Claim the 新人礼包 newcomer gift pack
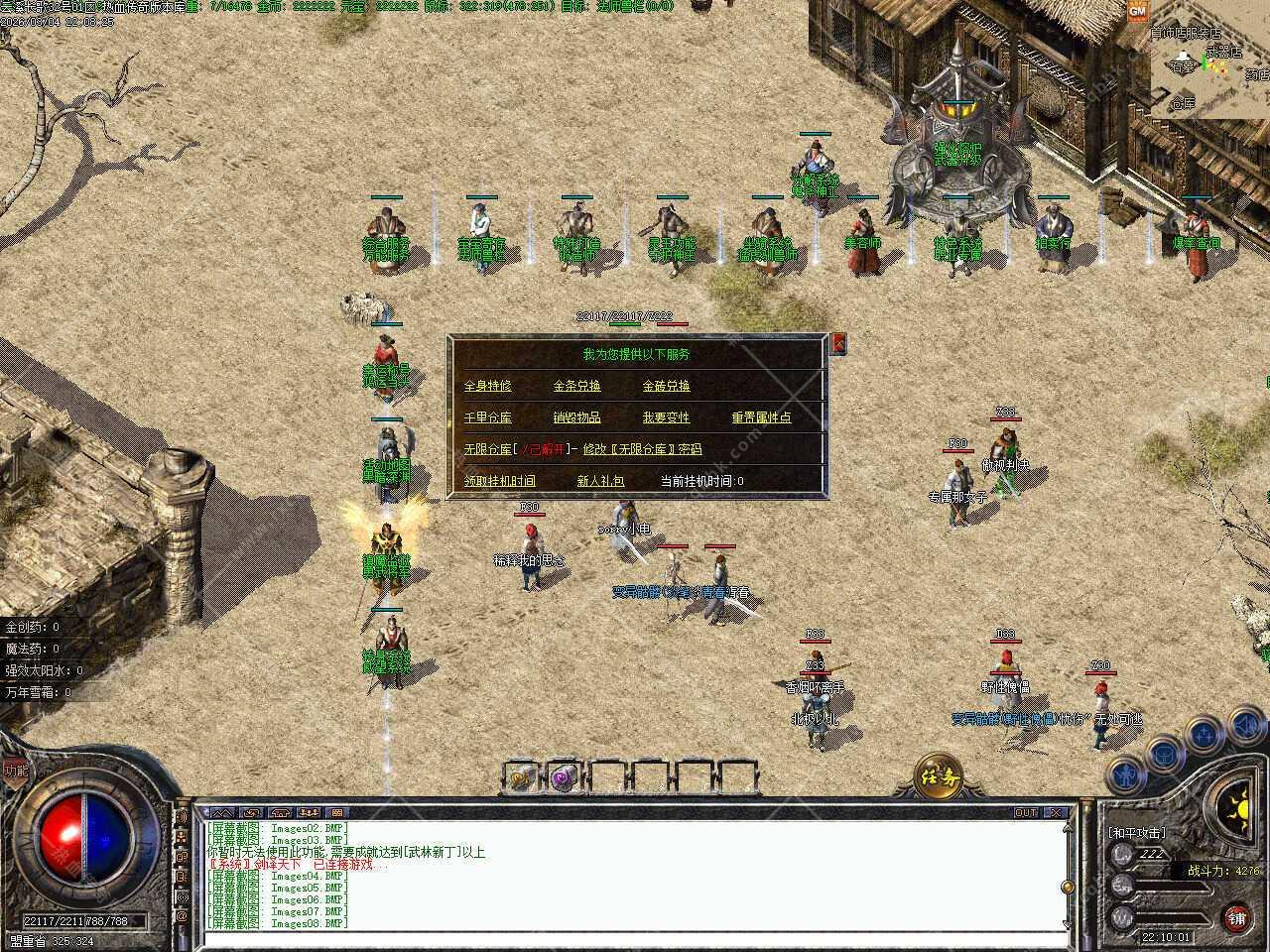 600,481
